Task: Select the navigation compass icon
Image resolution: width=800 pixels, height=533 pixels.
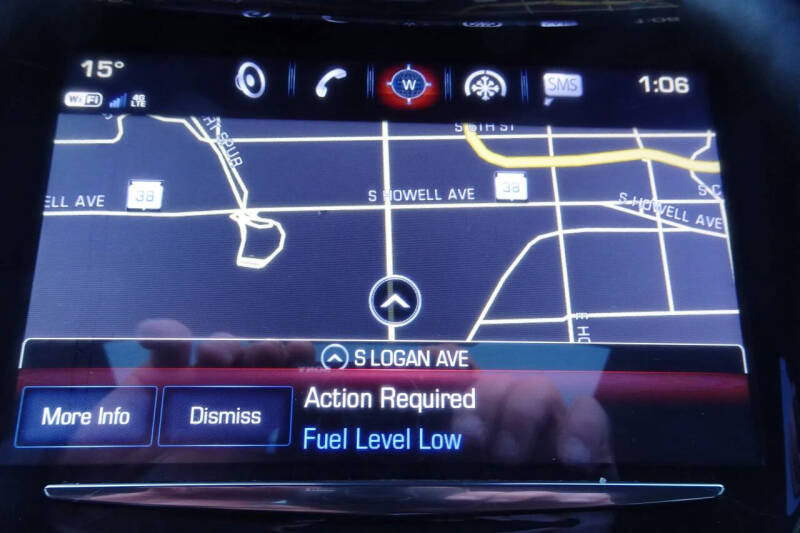Action: (408, 84)
